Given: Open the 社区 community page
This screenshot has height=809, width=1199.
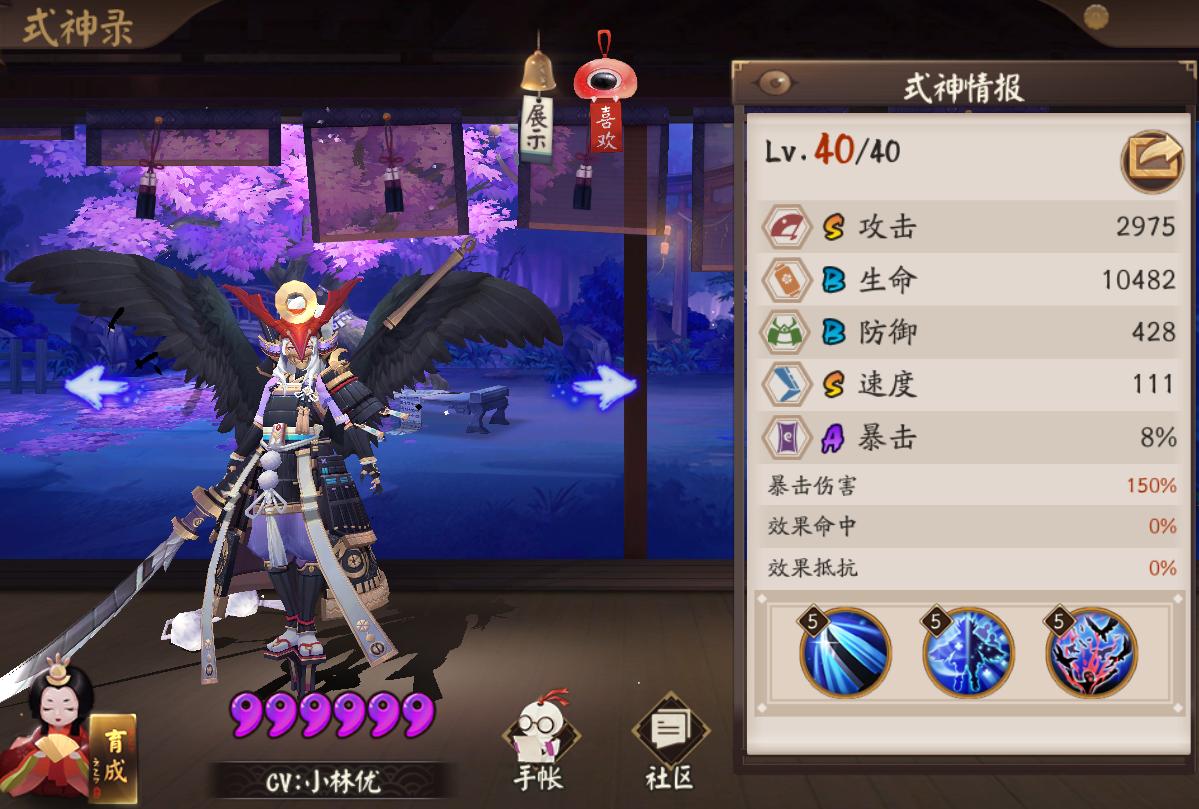Looking at the screenshot, I should point(669,745).
